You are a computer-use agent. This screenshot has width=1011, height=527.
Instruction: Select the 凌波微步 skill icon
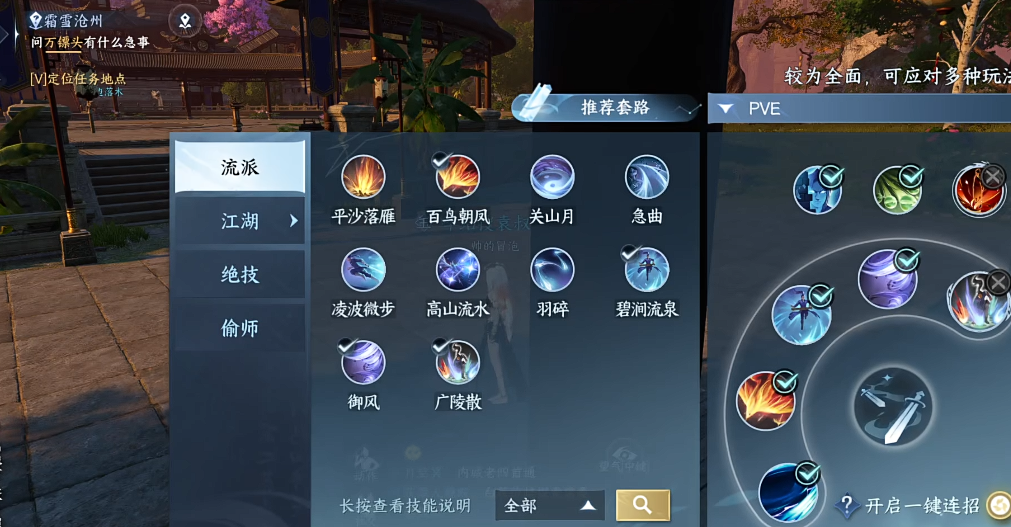[x=363, y=270]
